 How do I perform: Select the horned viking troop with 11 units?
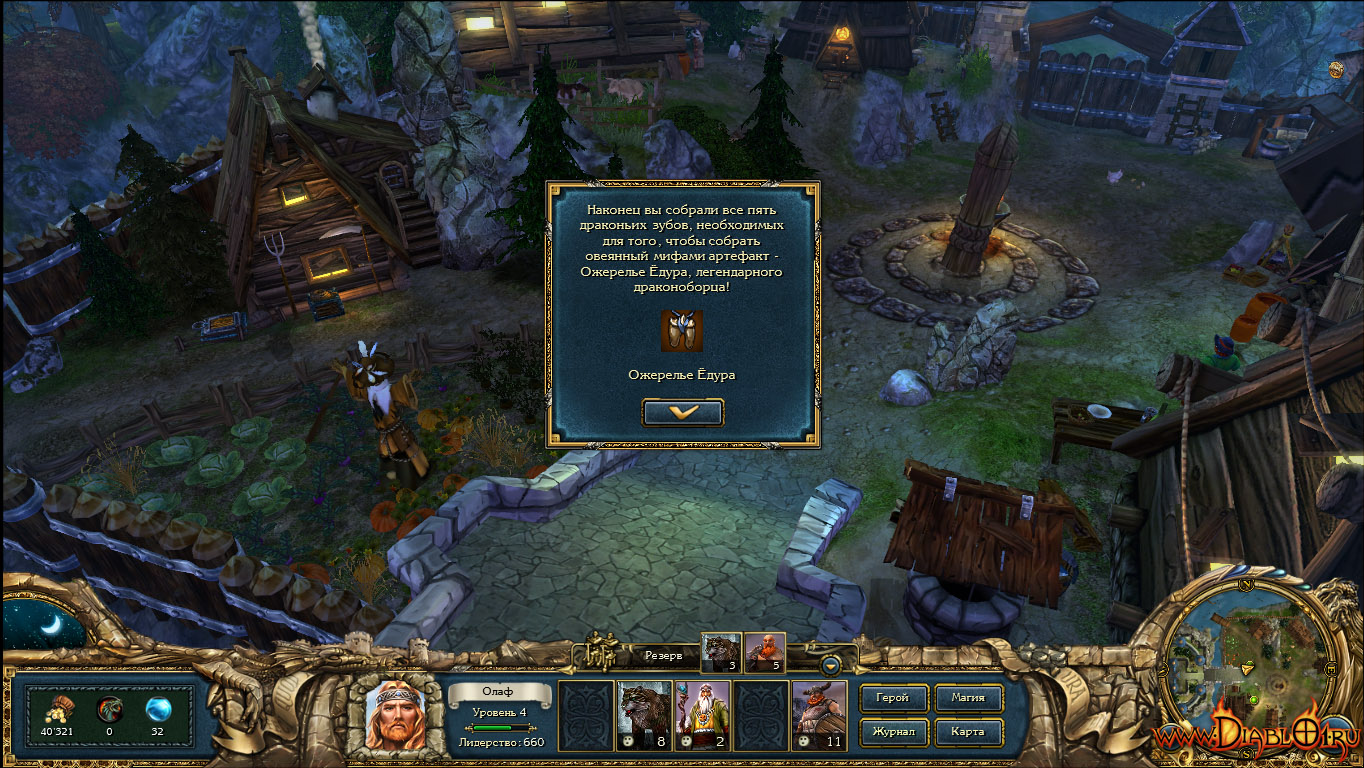click(x=819, y=716)
